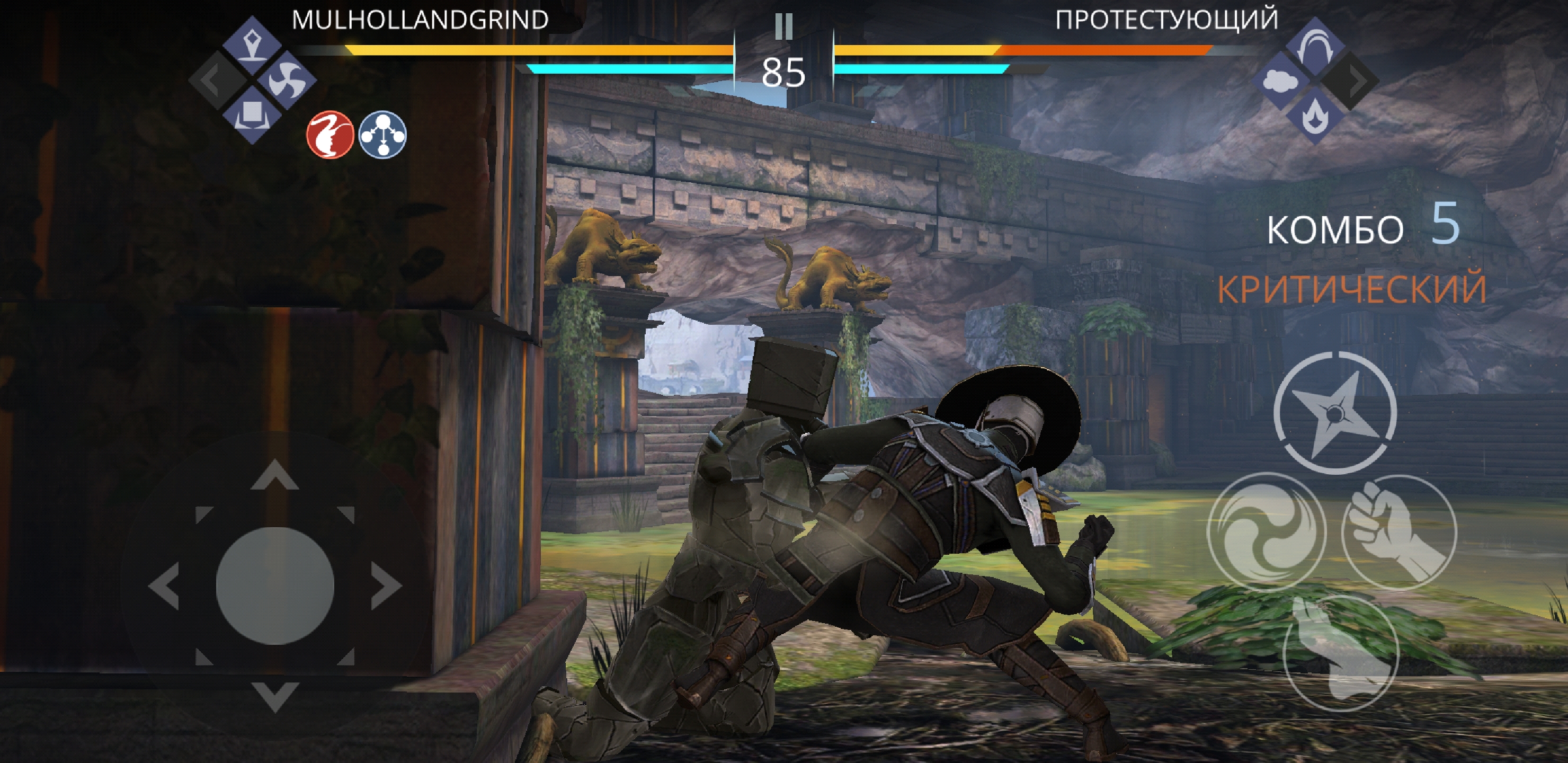Select the red swirl perk icon
1568x763 pixels.
coord(330,135)
